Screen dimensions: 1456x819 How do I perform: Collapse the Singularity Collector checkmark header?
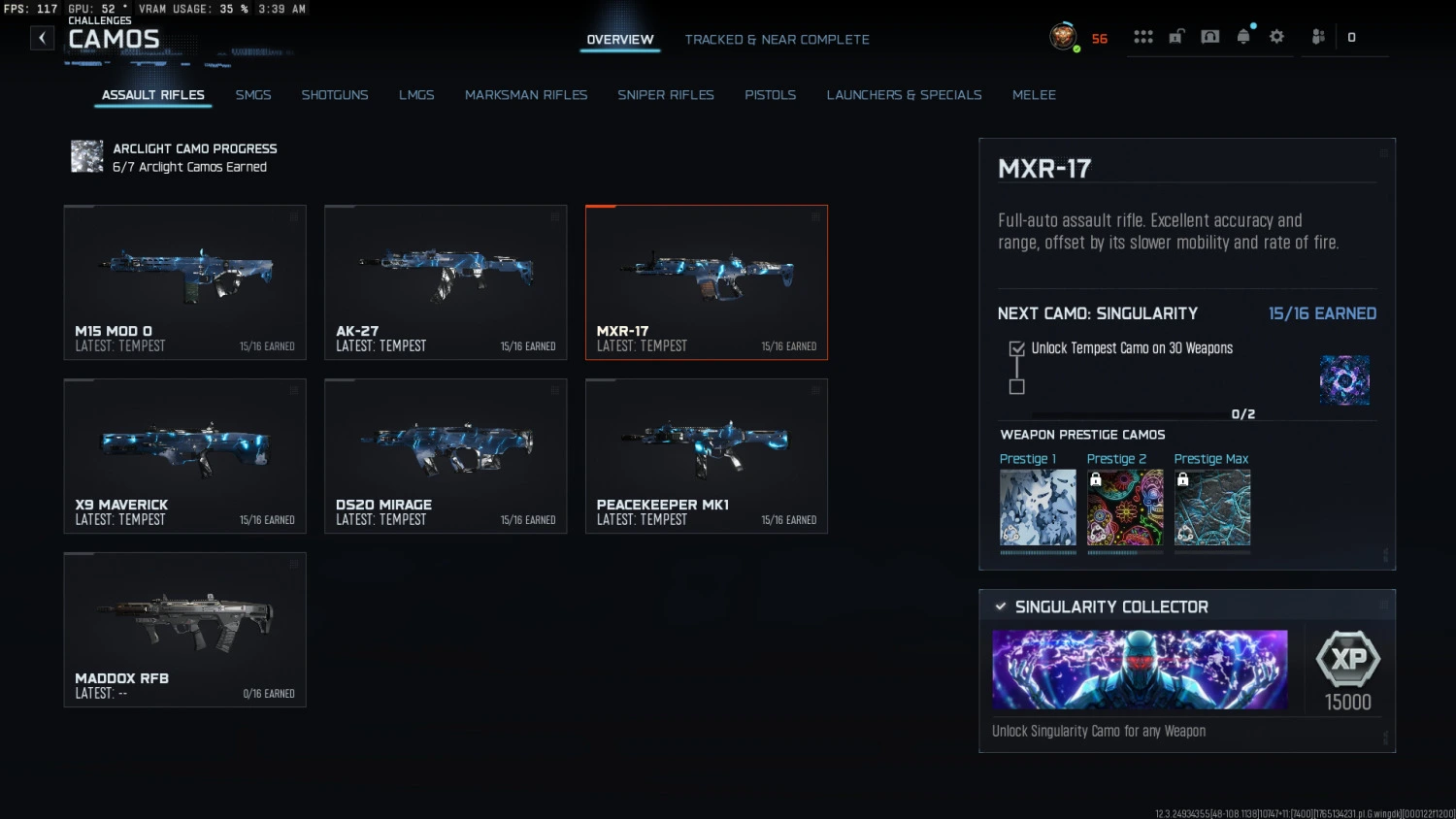click(1001, 606)
